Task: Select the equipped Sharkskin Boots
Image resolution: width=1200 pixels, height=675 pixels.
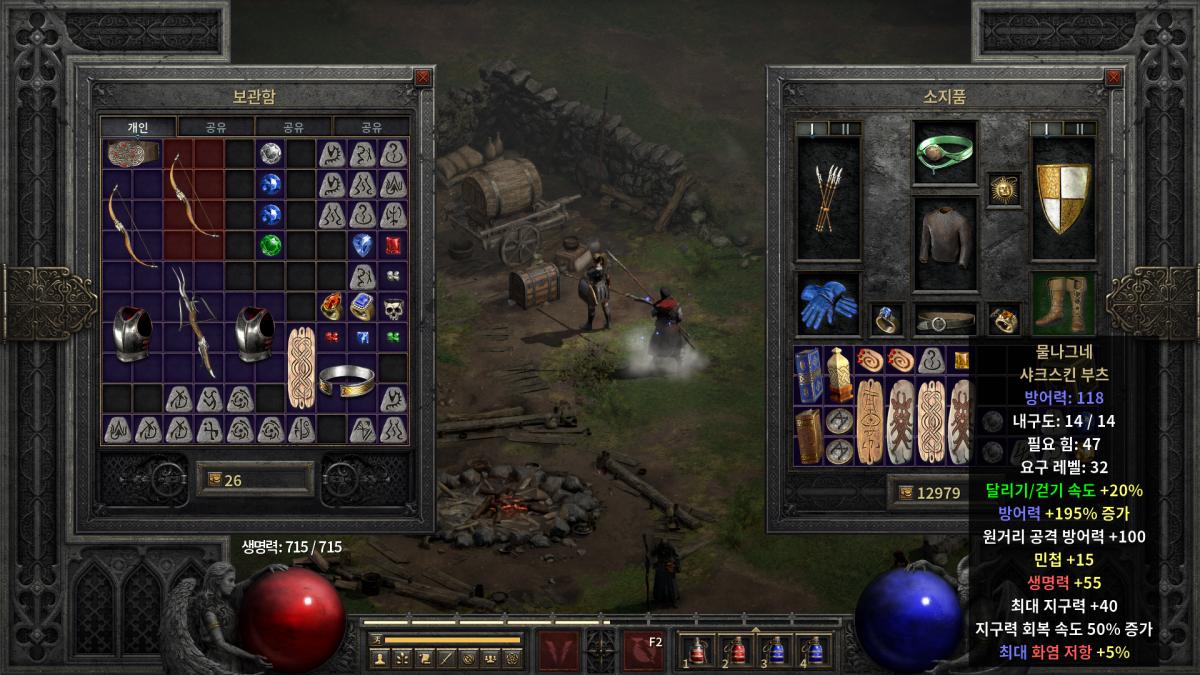Action: 1063,304
